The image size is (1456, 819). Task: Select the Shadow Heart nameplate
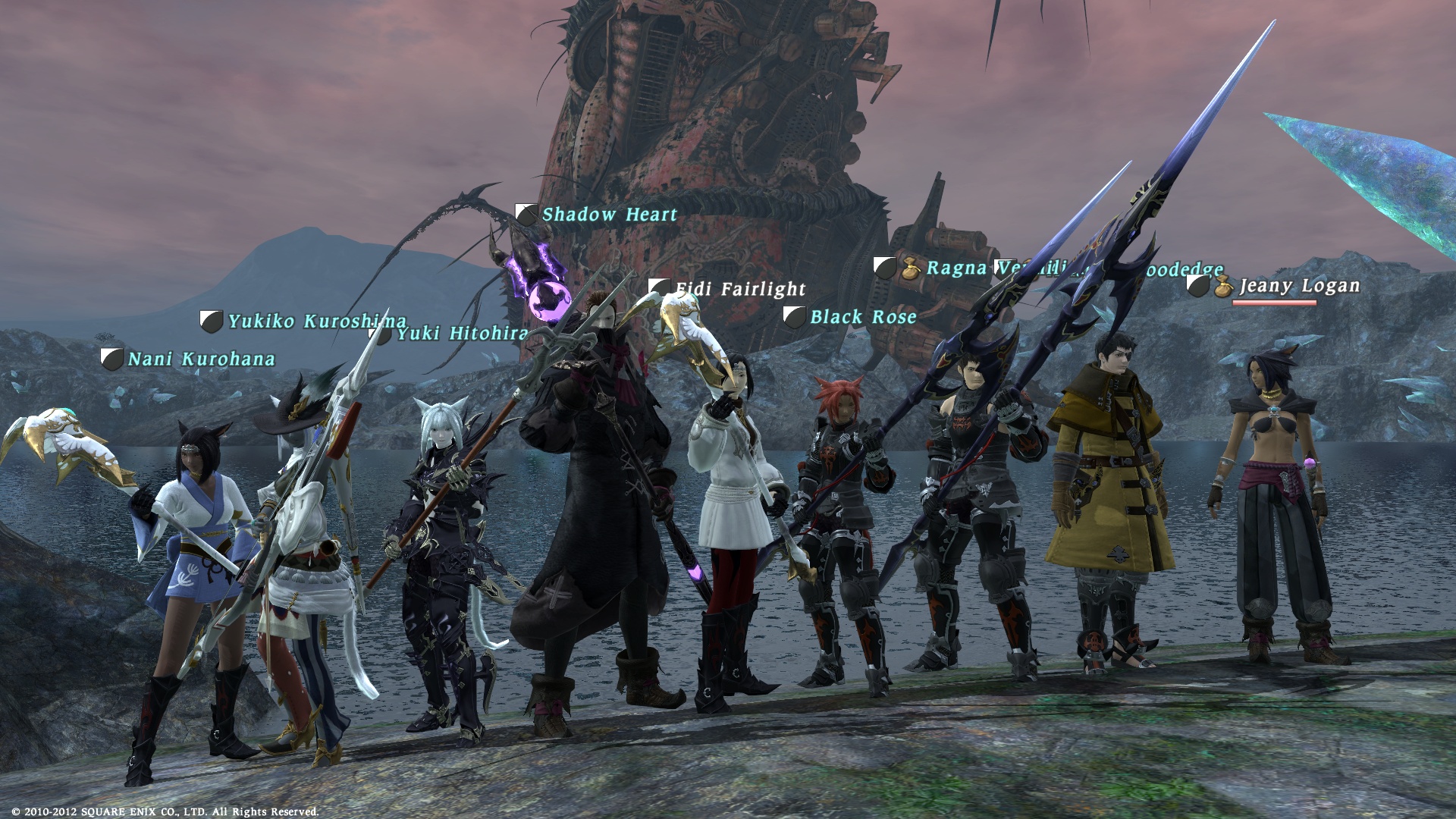pos(609,215)
